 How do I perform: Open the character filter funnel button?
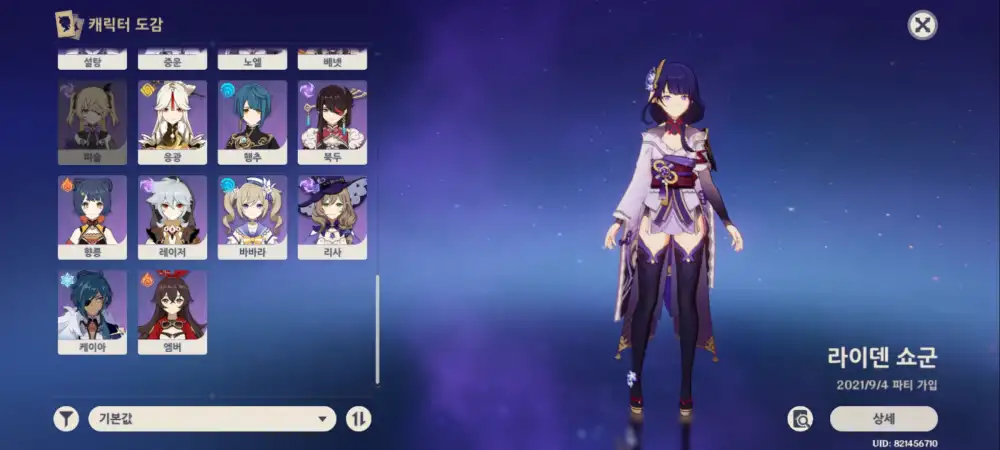pos(66,419)
